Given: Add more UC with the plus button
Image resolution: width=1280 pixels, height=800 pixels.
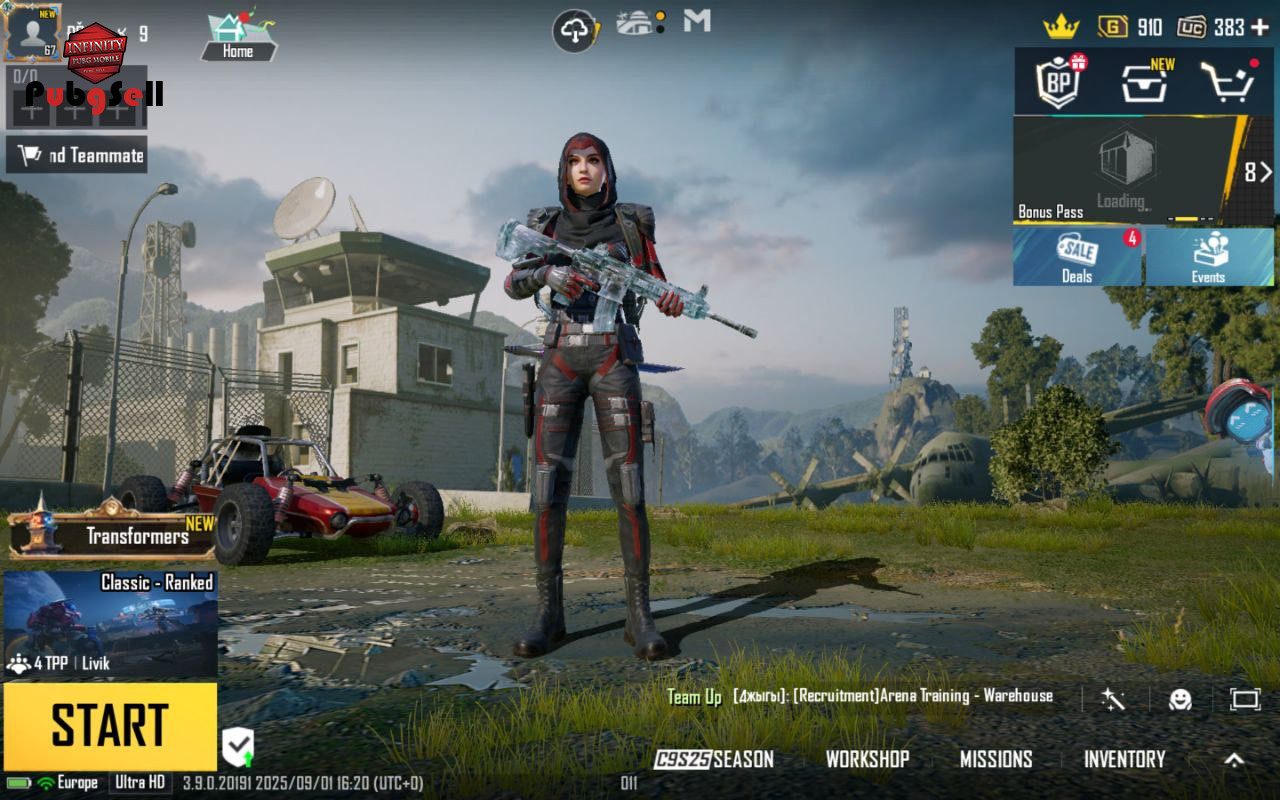Looking at the screenshot, I should coord(1260,27).
